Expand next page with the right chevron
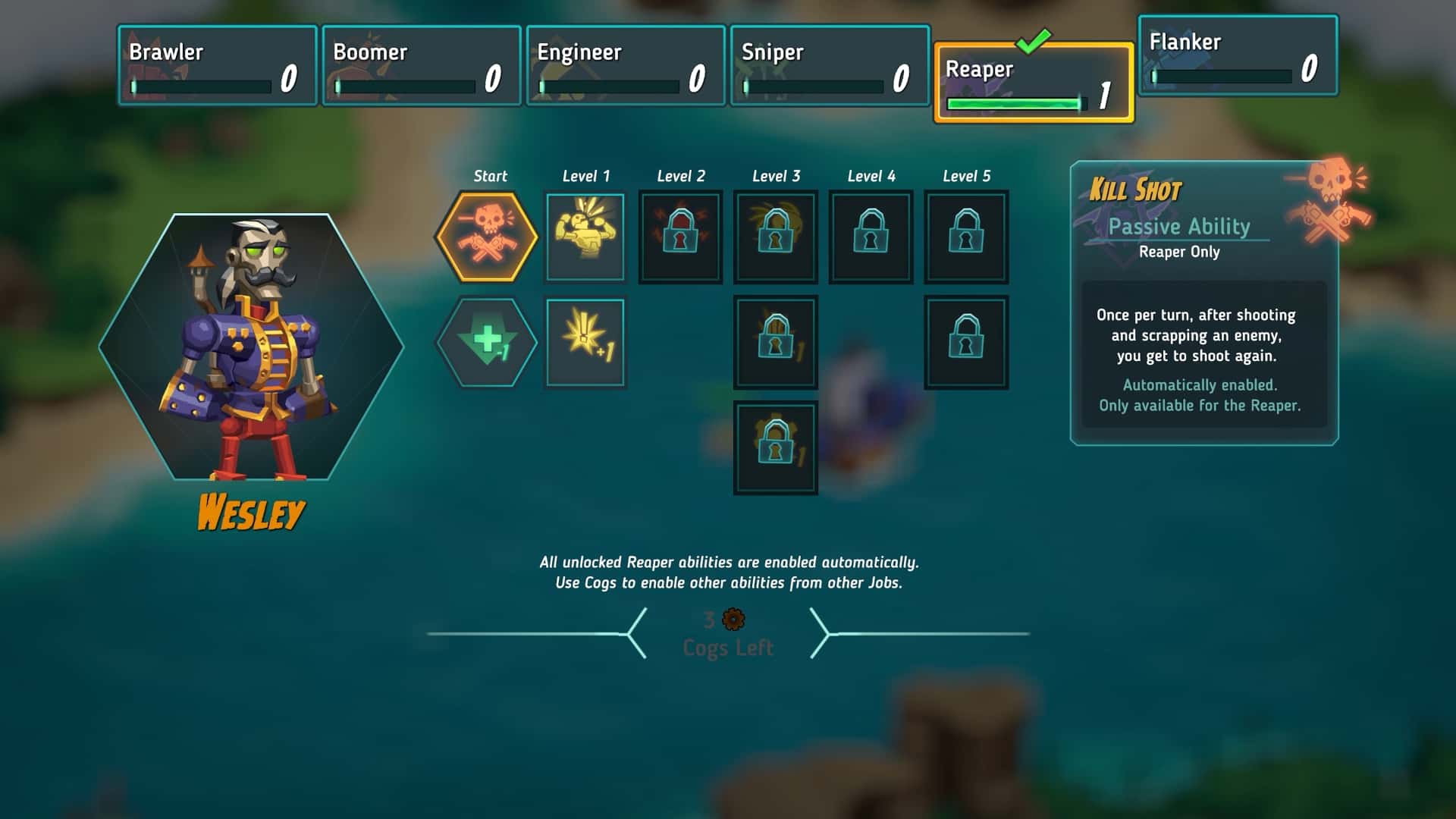Viewport: 1456px width, 819px height. point(823,632)
